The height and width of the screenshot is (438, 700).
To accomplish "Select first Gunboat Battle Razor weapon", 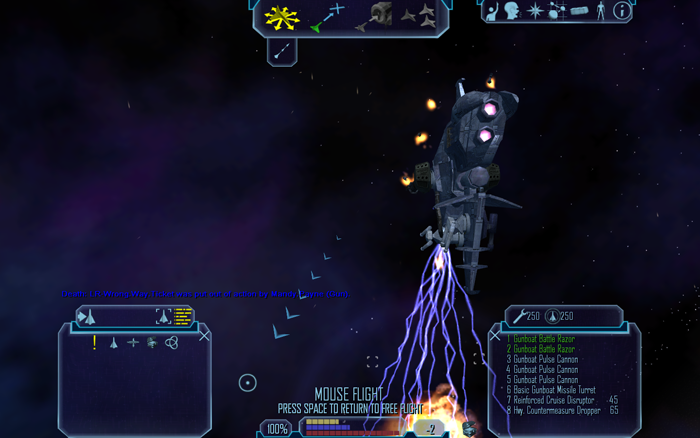I will point(540,339).
